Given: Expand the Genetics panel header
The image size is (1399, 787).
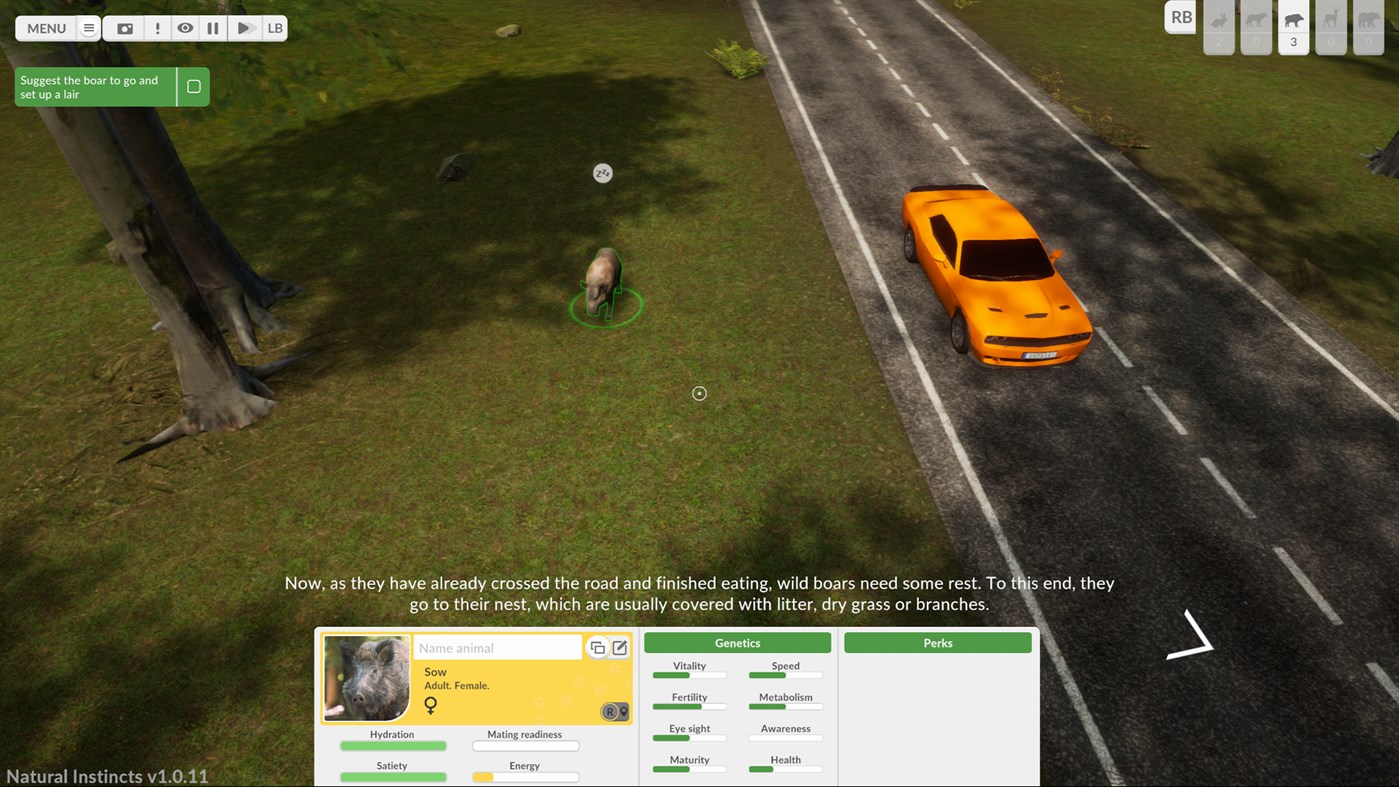Looking at the screenshot, I should click(x=737, y=642).
